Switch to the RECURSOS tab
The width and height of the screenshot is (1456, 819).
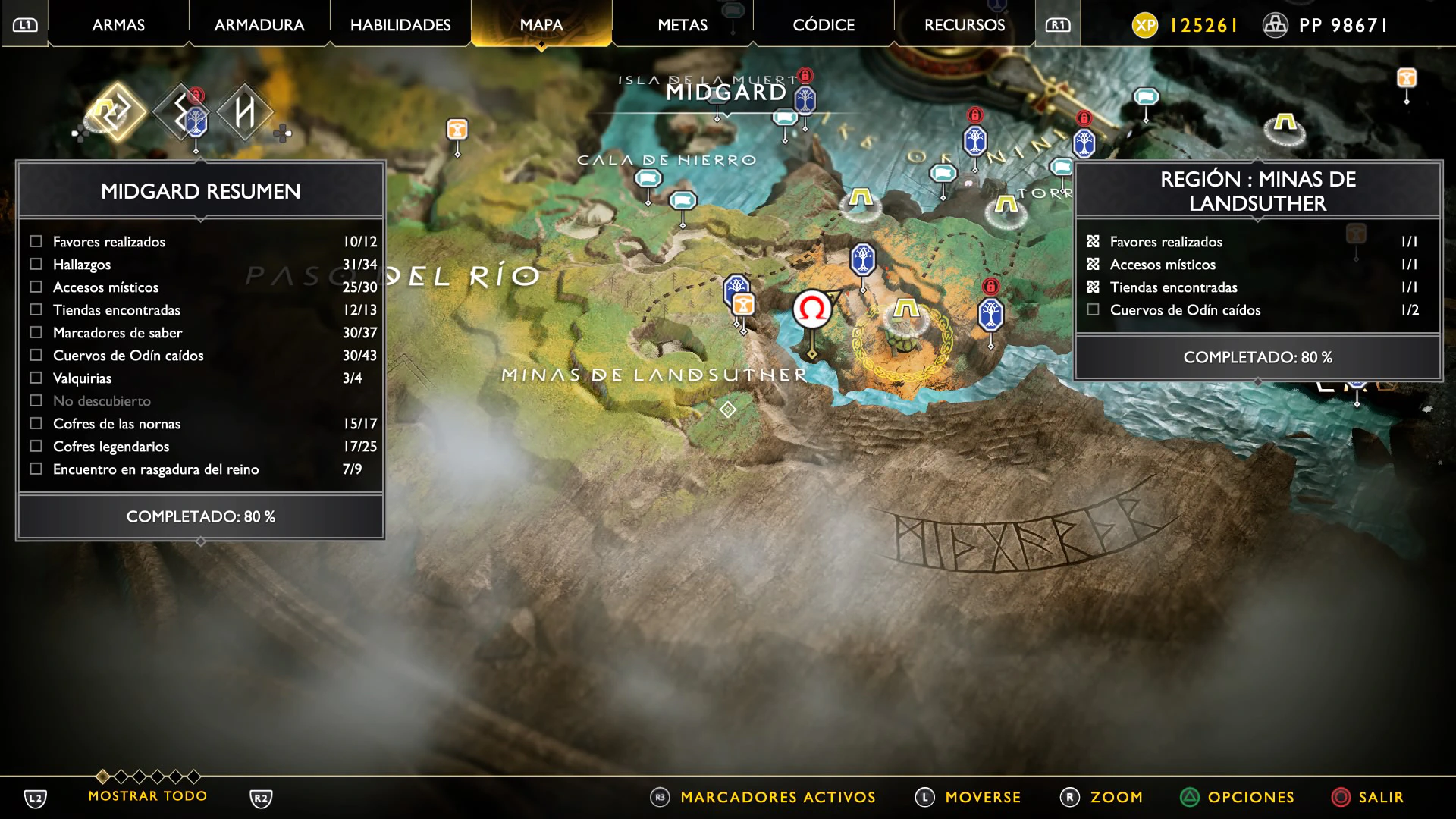(965, 25)
